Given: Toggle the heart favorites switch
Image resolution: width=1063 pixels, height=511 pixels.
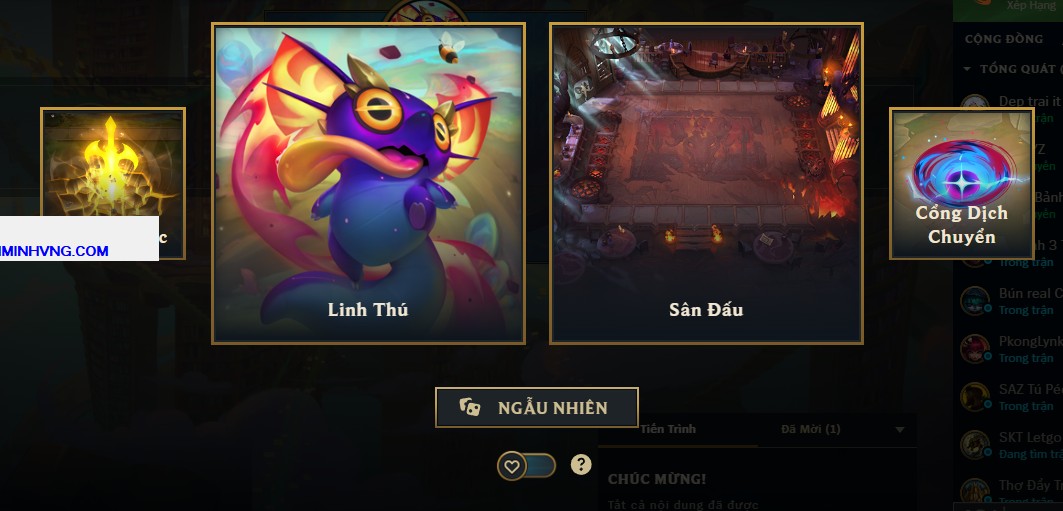Looking at the screenshot, I should pyautogui.click(x=527, y=465).
